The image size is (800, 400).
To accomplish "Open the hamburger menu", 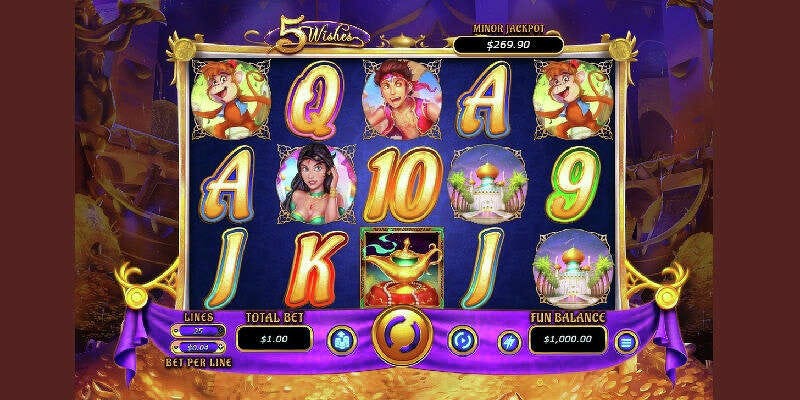I will (627, 341).
